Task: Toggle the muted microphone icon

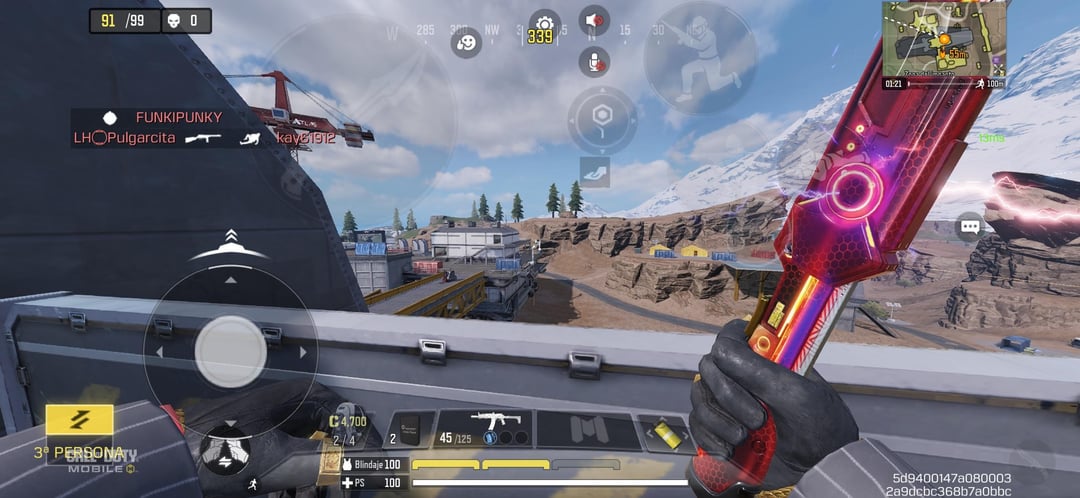Action: click(x=594, y=61)
